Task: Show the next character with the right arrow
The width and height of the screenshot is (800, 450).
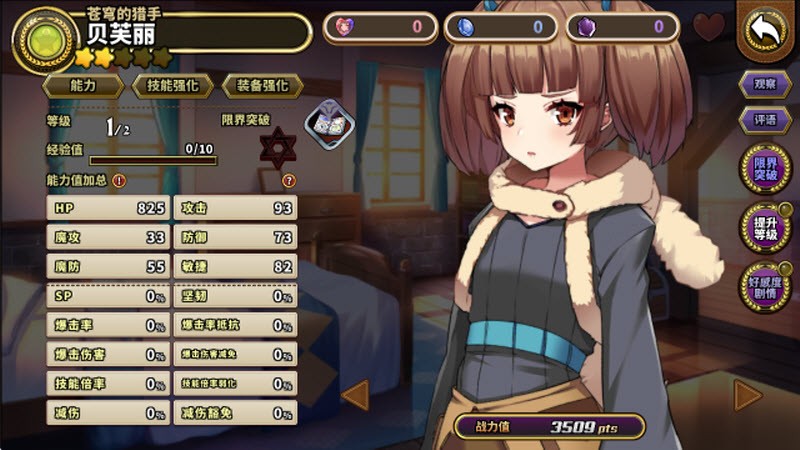Action: [747, 396]
